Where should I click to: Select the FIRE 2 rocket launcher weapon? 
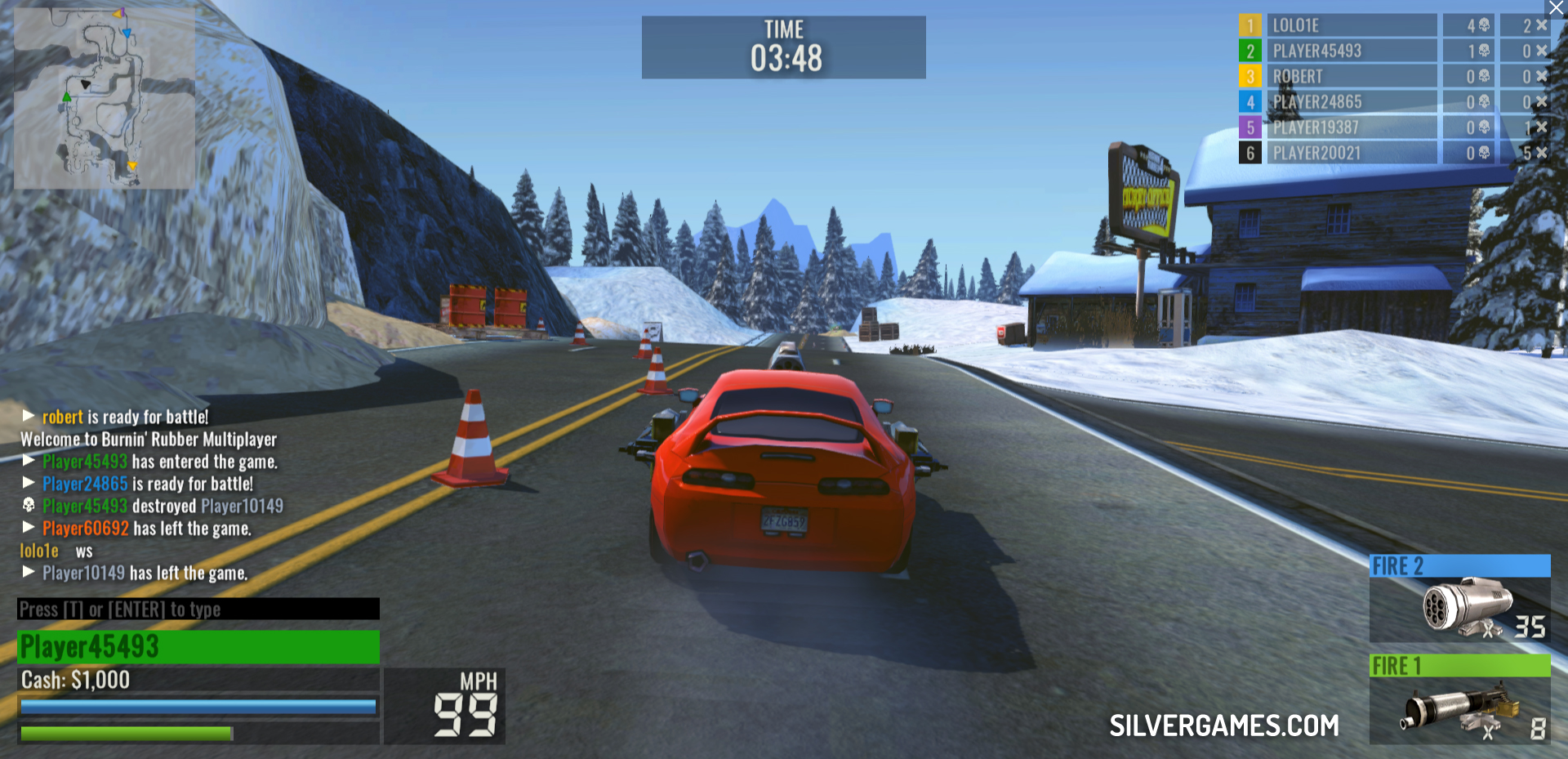[1459, 599]
